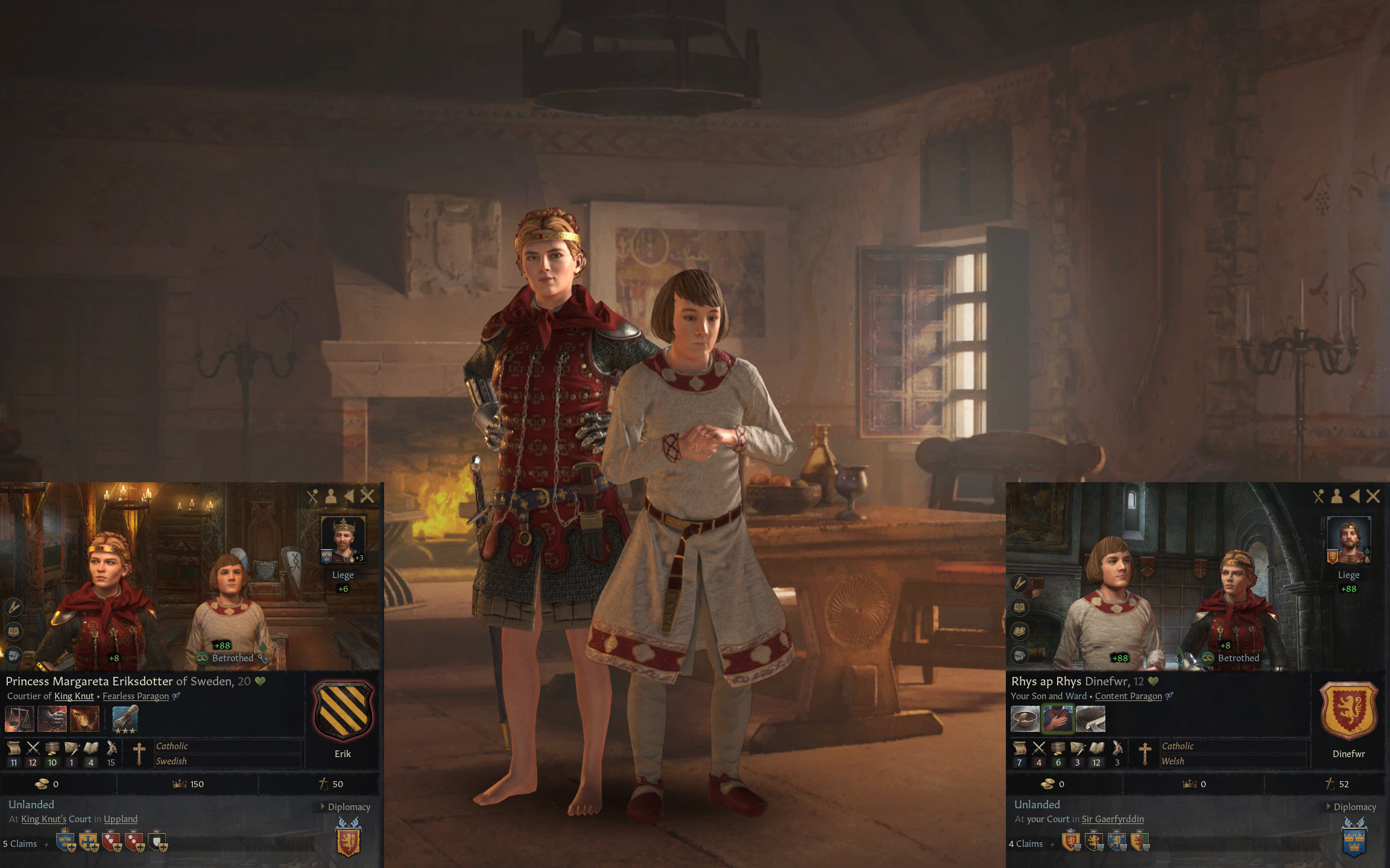
Task: Open Swedish culture entry
Action: point(171,761)
